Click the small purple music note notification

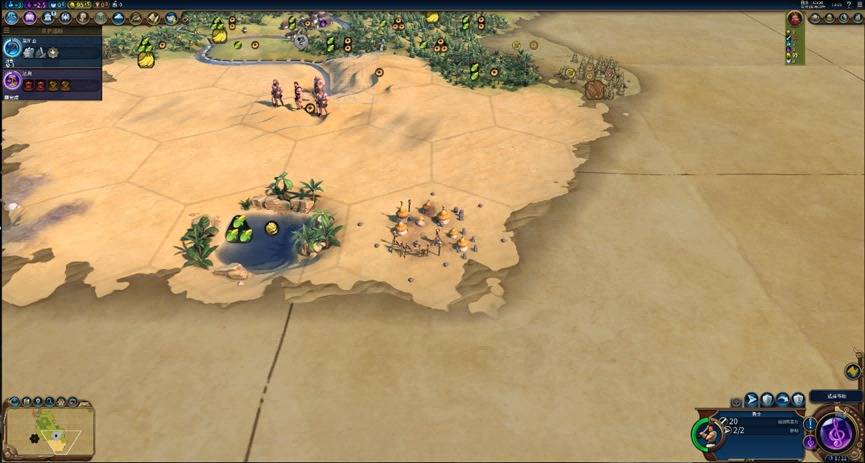[809, 440]
